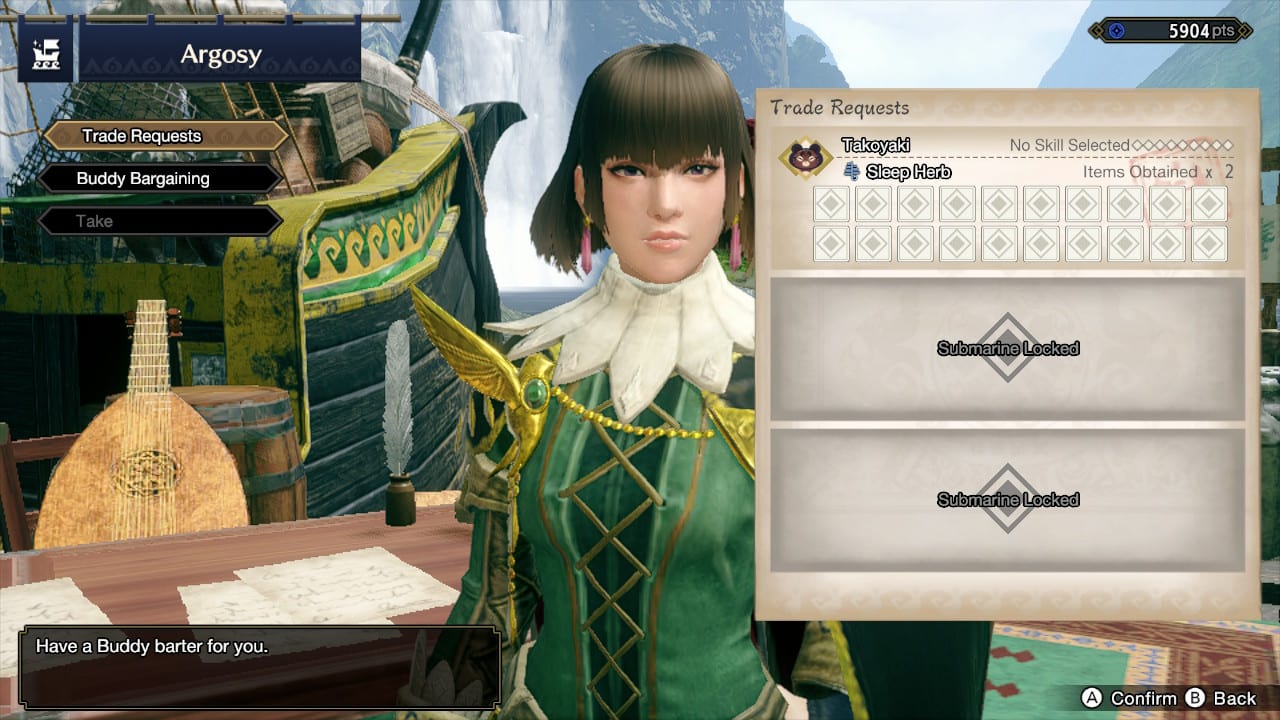Click the Submarine Locked diamond in middle panel
This screenshot has height=720, width=1280.
(x=1007, y=349)
